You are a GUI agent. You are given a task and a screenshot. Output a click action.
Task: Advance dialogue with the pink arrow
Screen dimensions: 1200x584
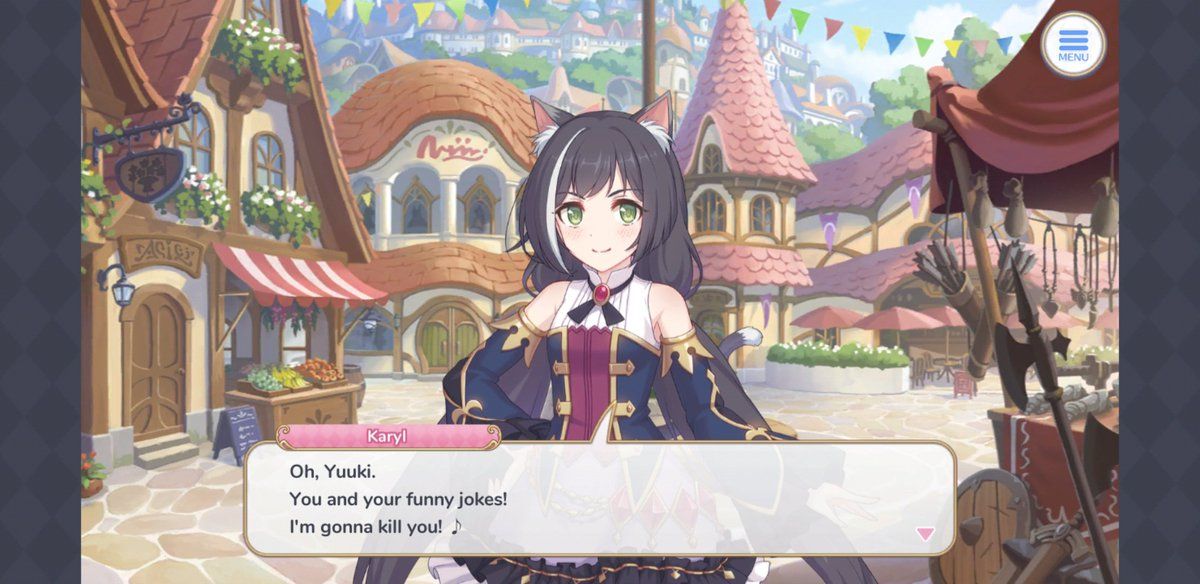tap(925, 534)
